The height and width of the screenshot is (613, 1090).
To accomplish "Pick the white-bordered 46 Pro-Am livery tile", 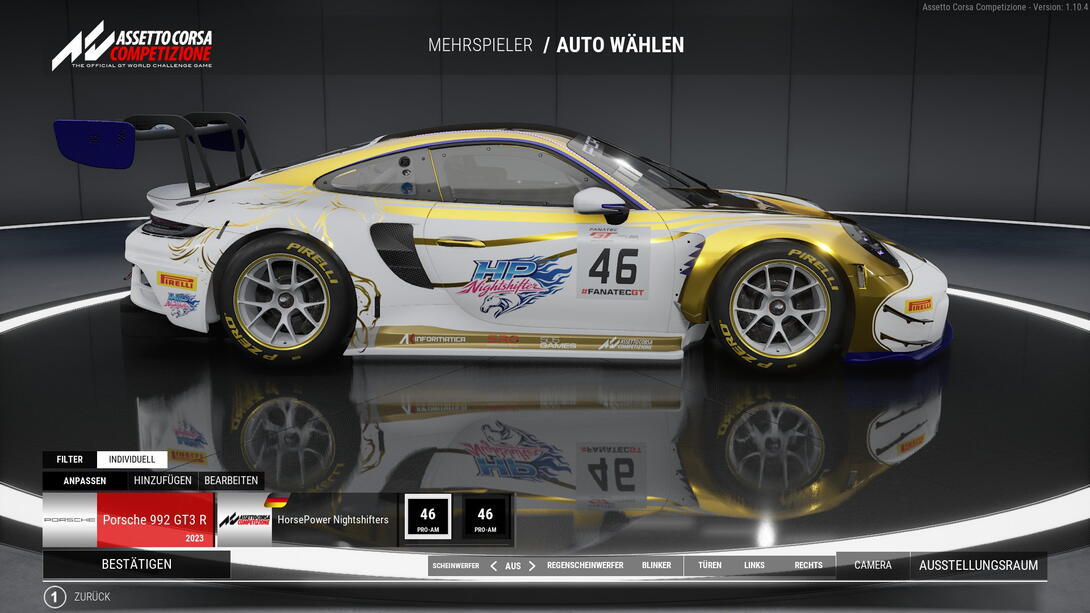I will [428, 517].
